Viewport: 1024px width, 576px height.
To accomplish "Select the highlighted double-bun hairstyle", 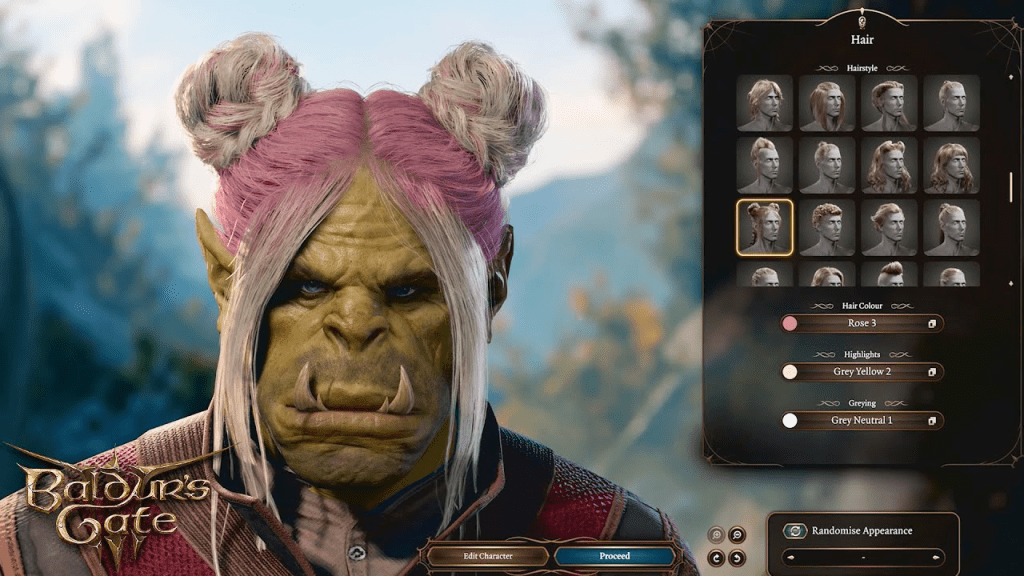I will coord(765,227).
